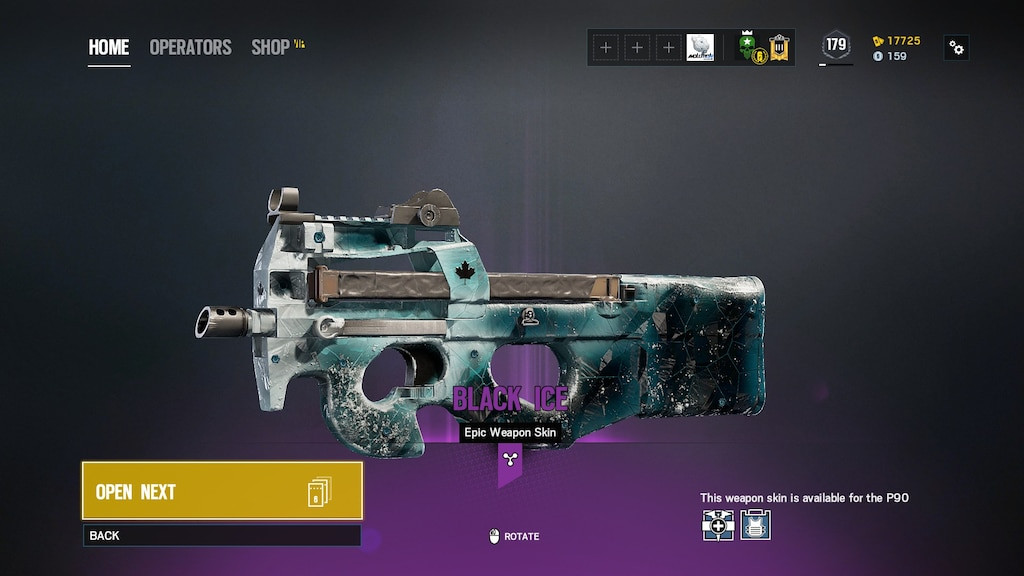1024x576 pixels.
Task: Open the Operators tab
Action: pos(190,47)
